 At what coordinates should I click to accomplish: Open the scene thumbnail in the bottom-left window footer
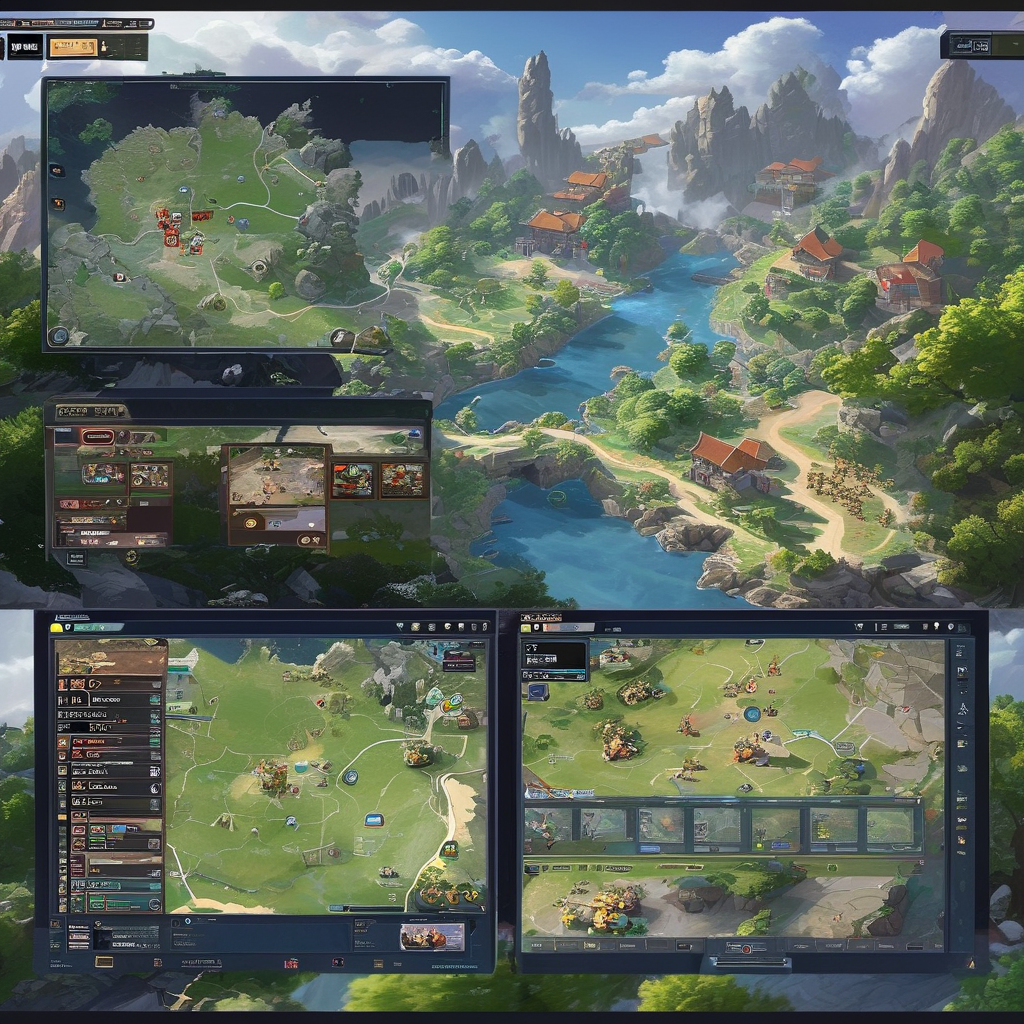click(432, 936)
